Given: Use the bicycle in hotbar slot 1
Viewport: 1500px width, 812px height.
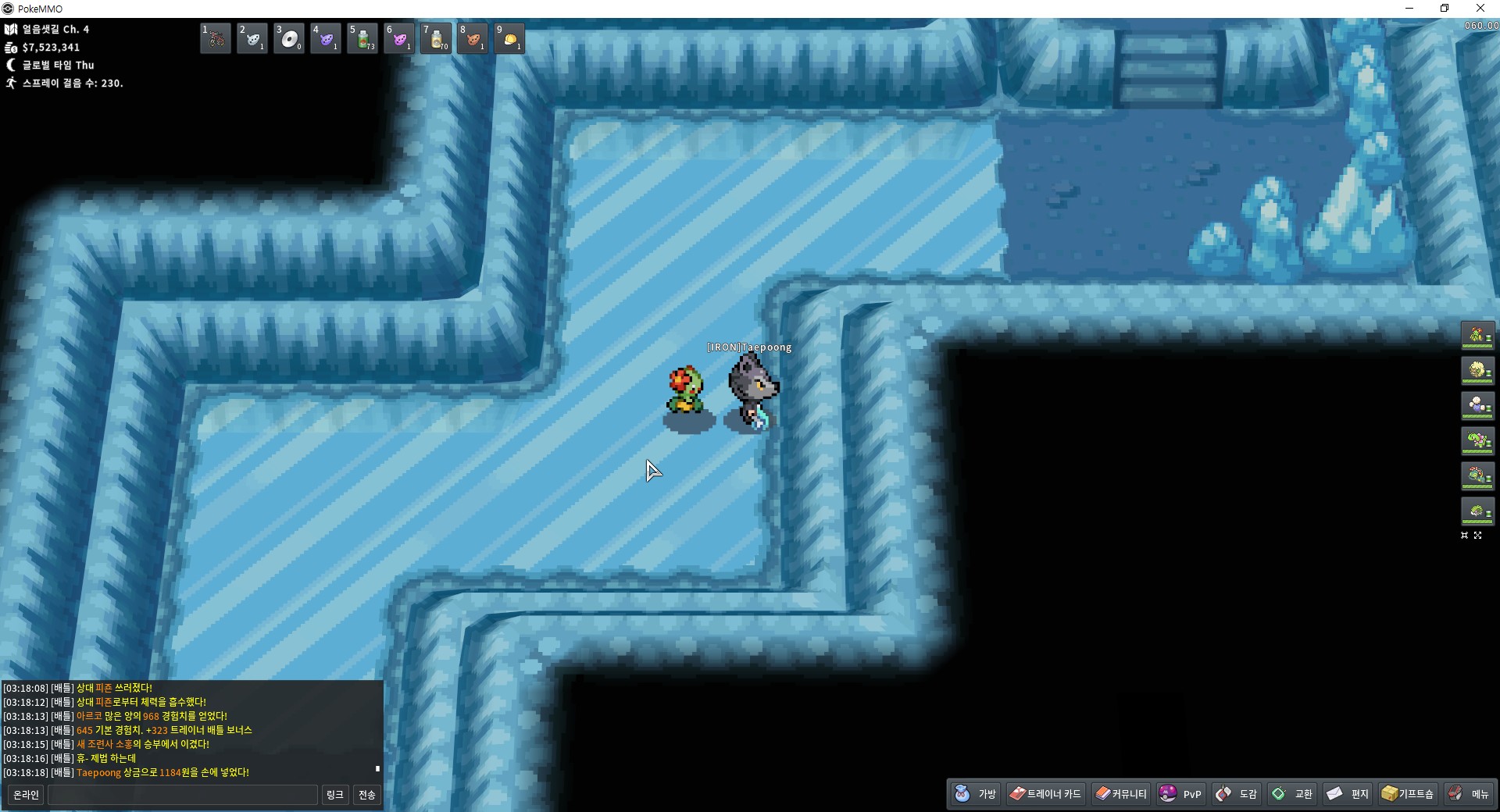Looking at the screenshot, I should pos(216,38).
